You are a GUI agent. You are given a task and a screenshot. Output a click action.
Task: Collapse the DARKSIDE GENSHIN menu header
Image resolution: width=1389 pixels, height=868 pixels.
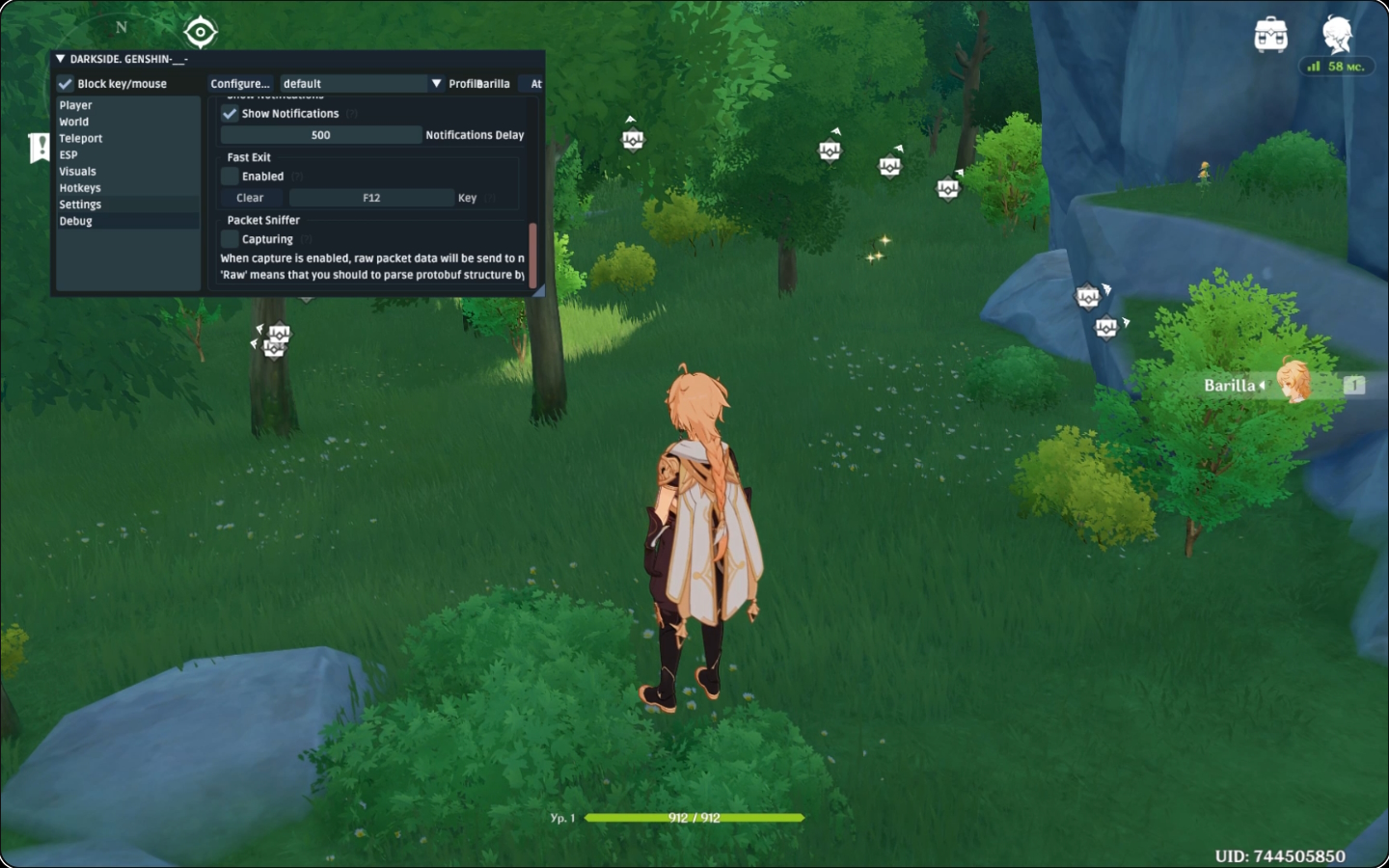pos(60,58)
